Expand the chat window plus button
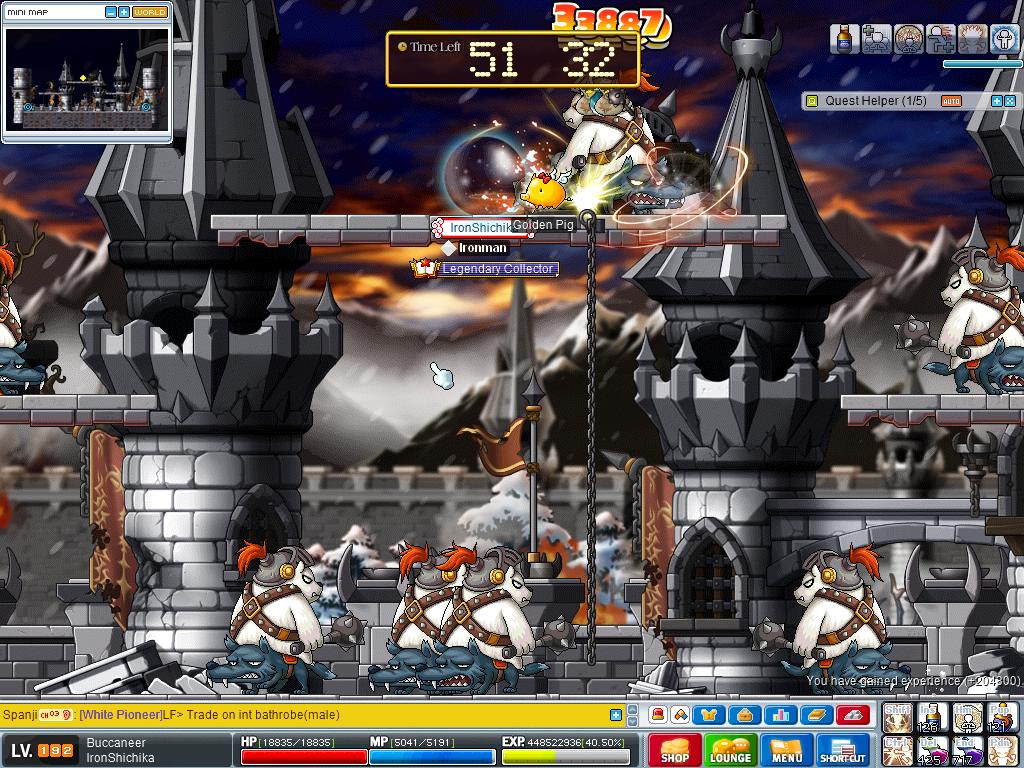The height and width of the screenshot is (768, 1024). pyautogui.click(x=616, y=715)
